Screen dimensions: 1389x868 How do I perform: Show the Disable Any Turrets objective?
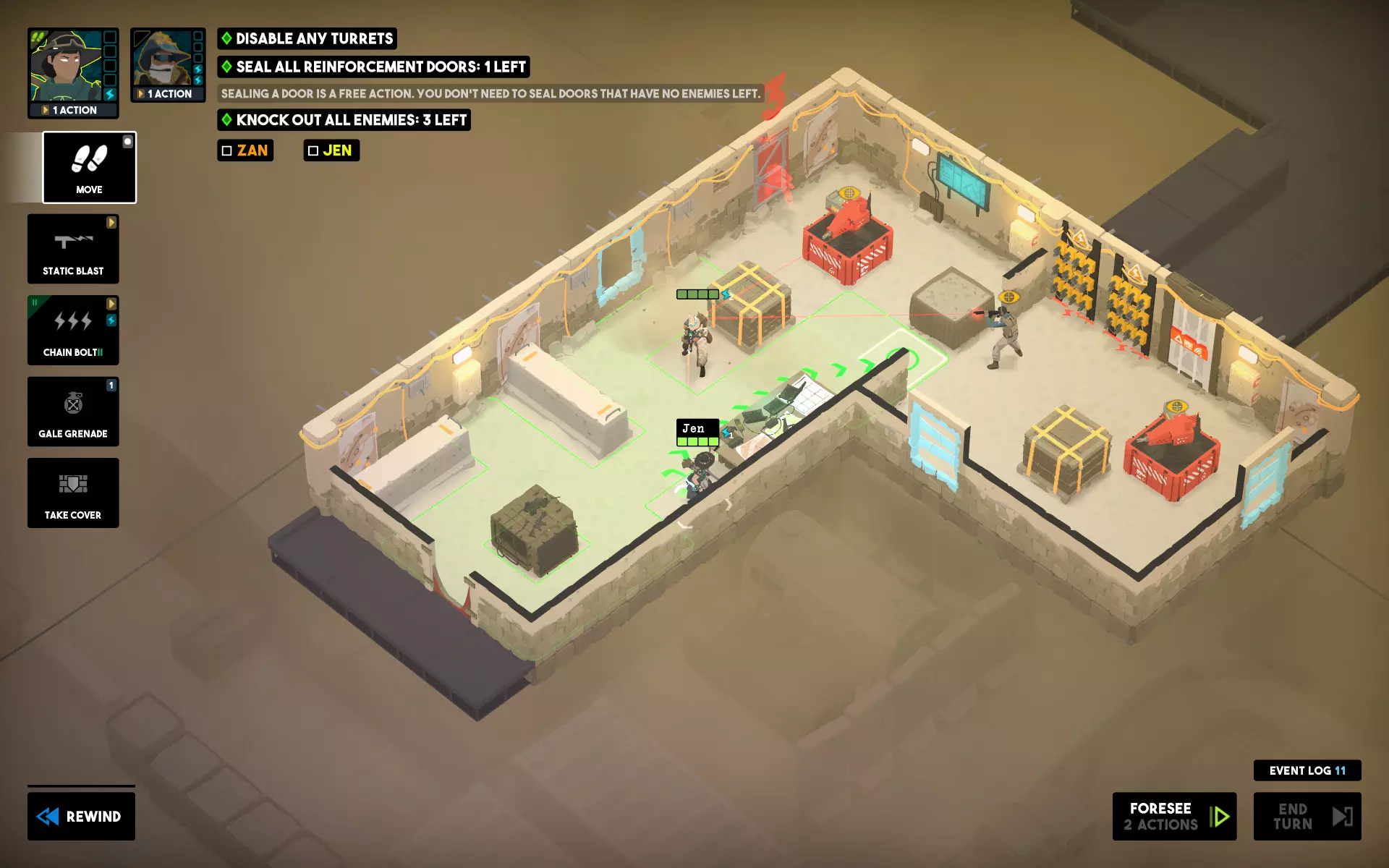(307, 38)
